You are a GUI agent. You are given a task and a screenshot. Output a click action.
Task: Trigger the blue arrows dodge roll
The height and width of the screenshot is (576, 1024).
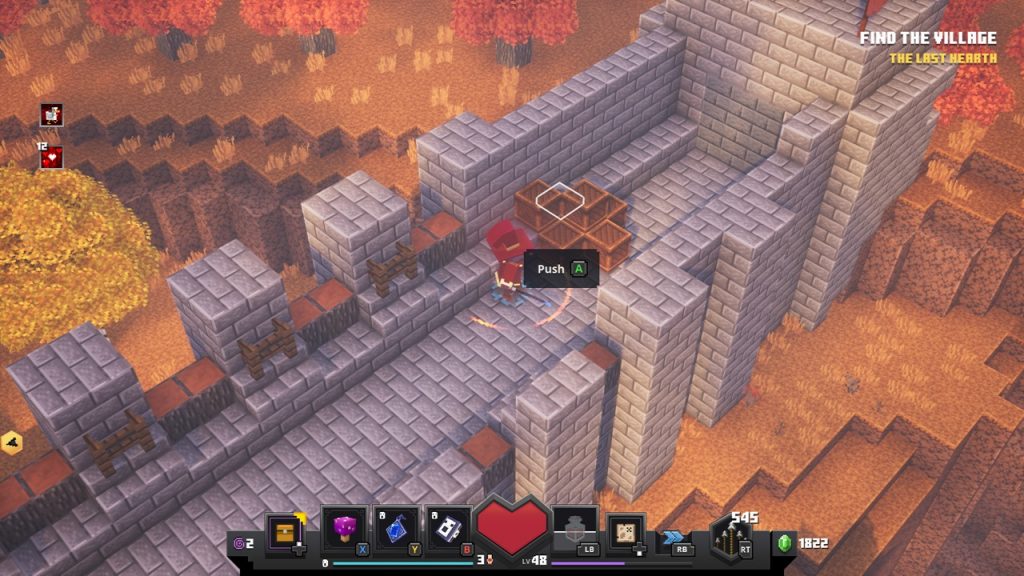coord(675,538)
